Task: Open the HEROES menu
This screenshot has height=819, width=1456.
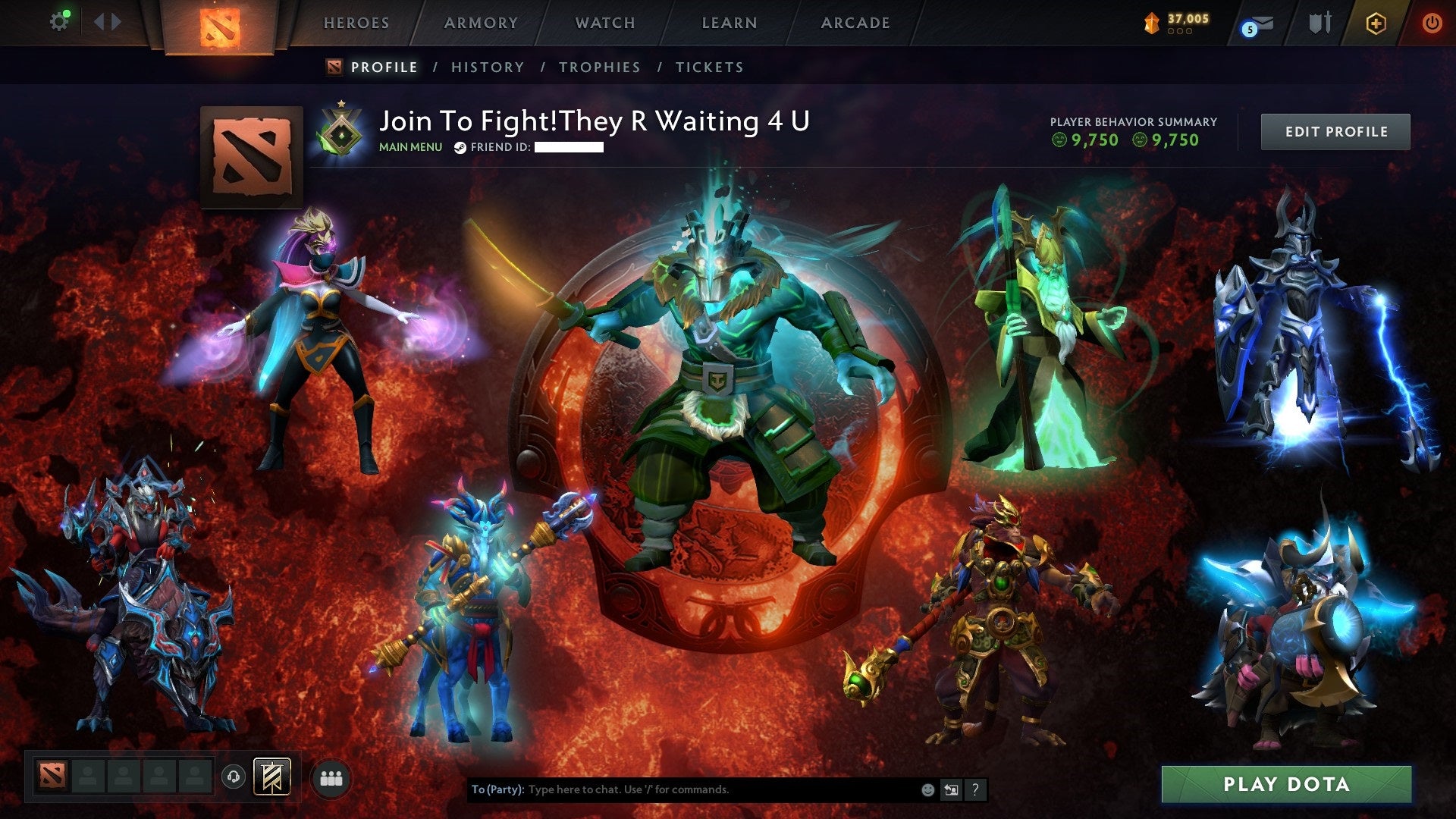Action: (356, 23)
